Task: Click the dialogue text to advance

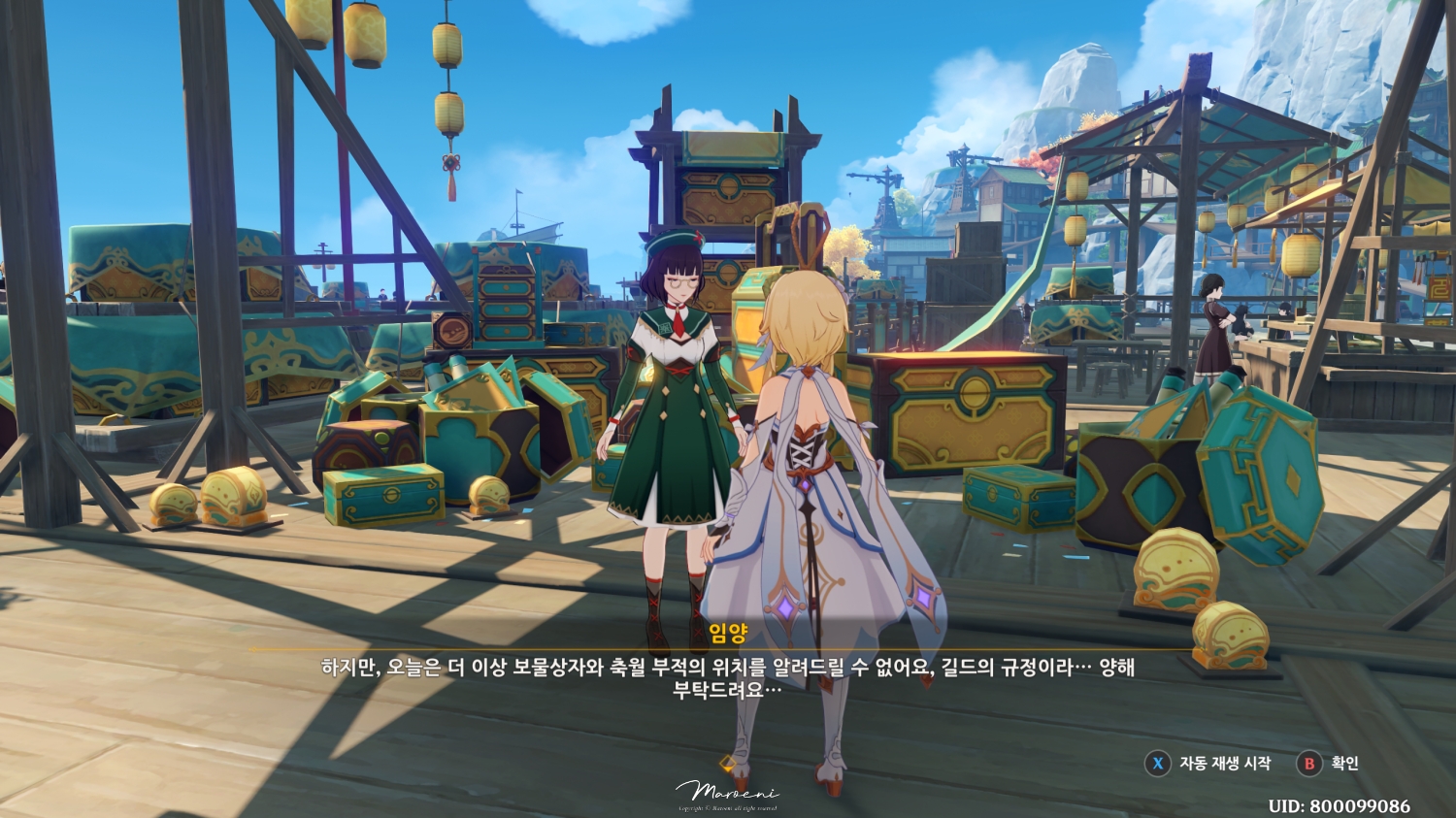Action: (x=728, y=674)
